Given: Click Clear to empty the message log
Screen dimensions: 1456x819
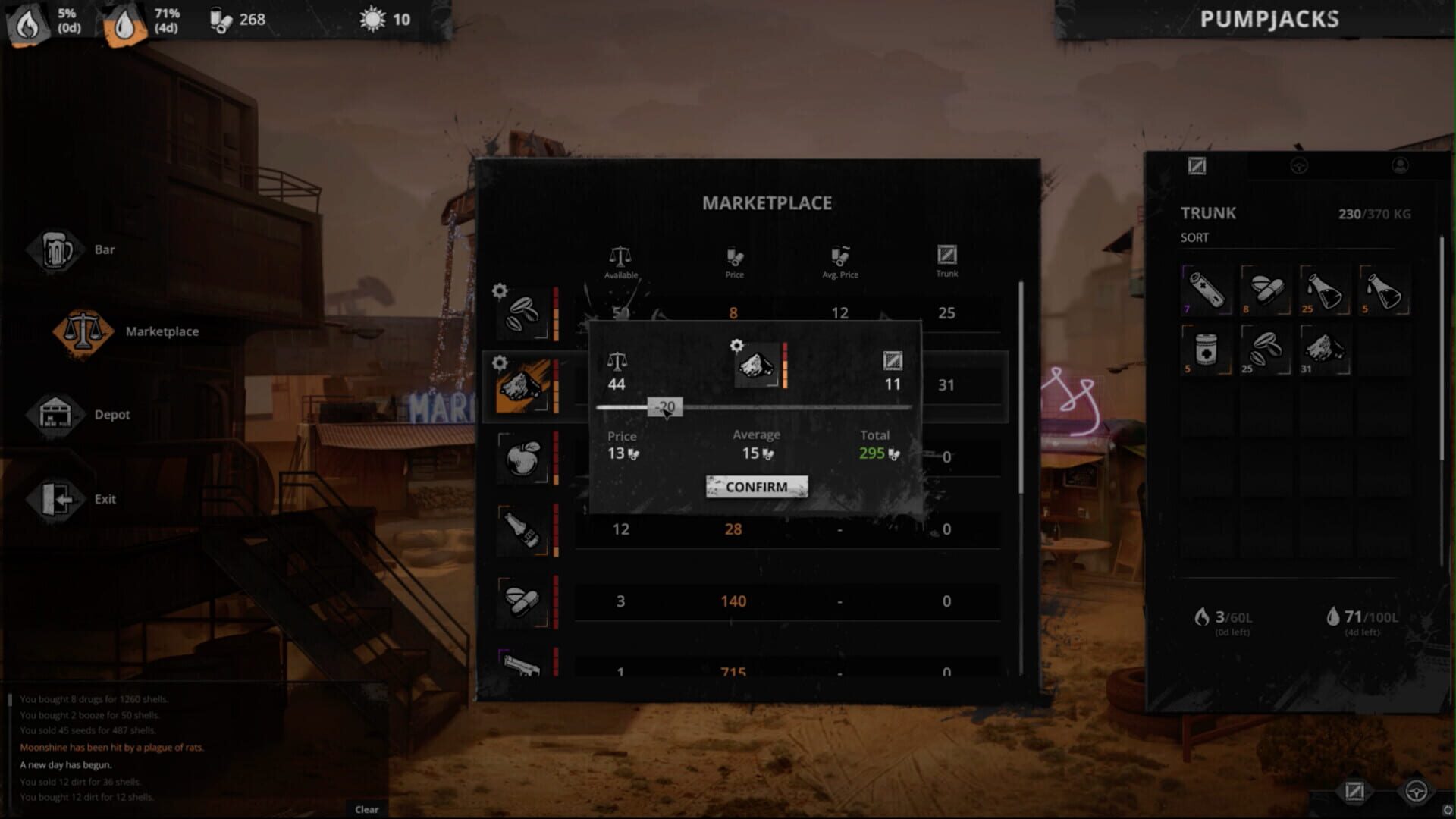Looking at the screenshot, I should pos(366,809).
